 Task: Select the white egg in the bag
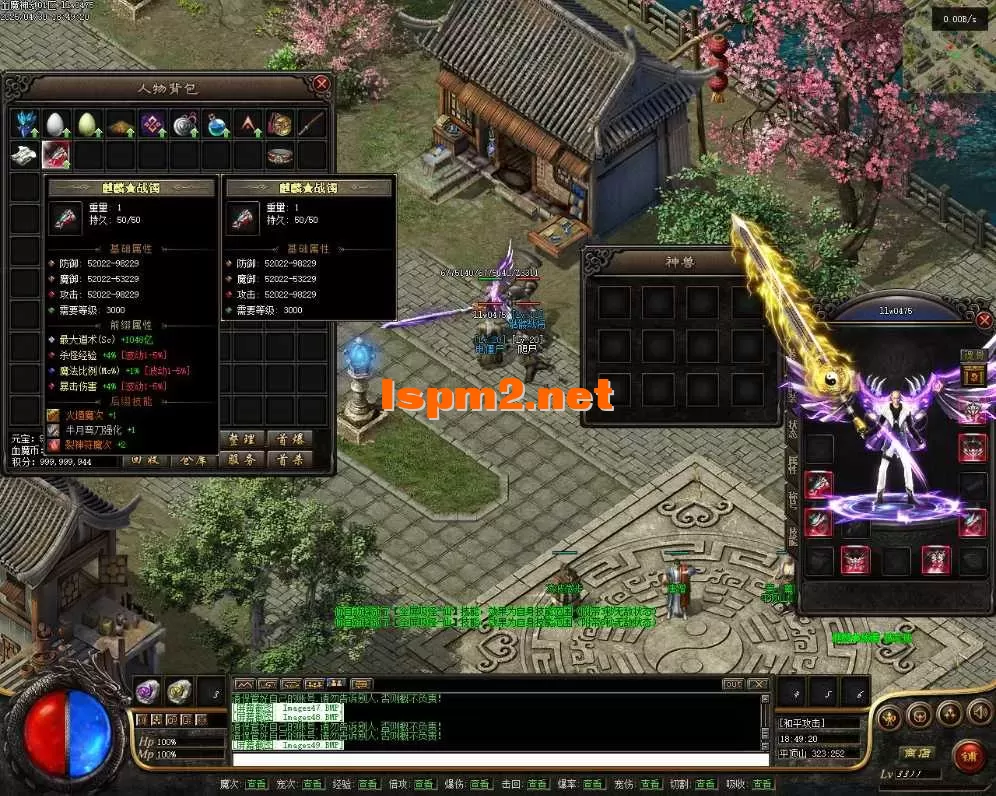point(56,124)
